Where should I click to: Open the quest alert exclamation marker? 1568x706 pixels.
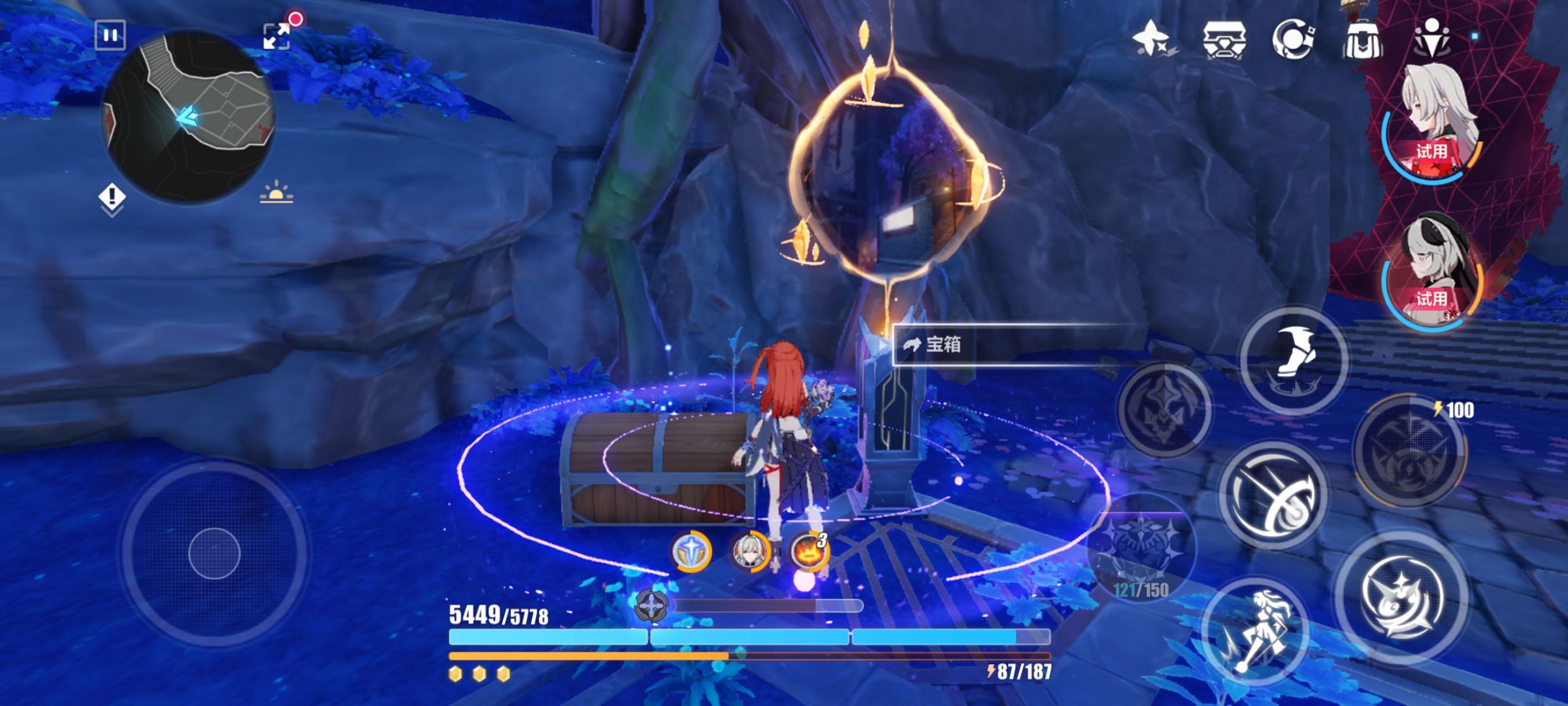click(112, 197)
